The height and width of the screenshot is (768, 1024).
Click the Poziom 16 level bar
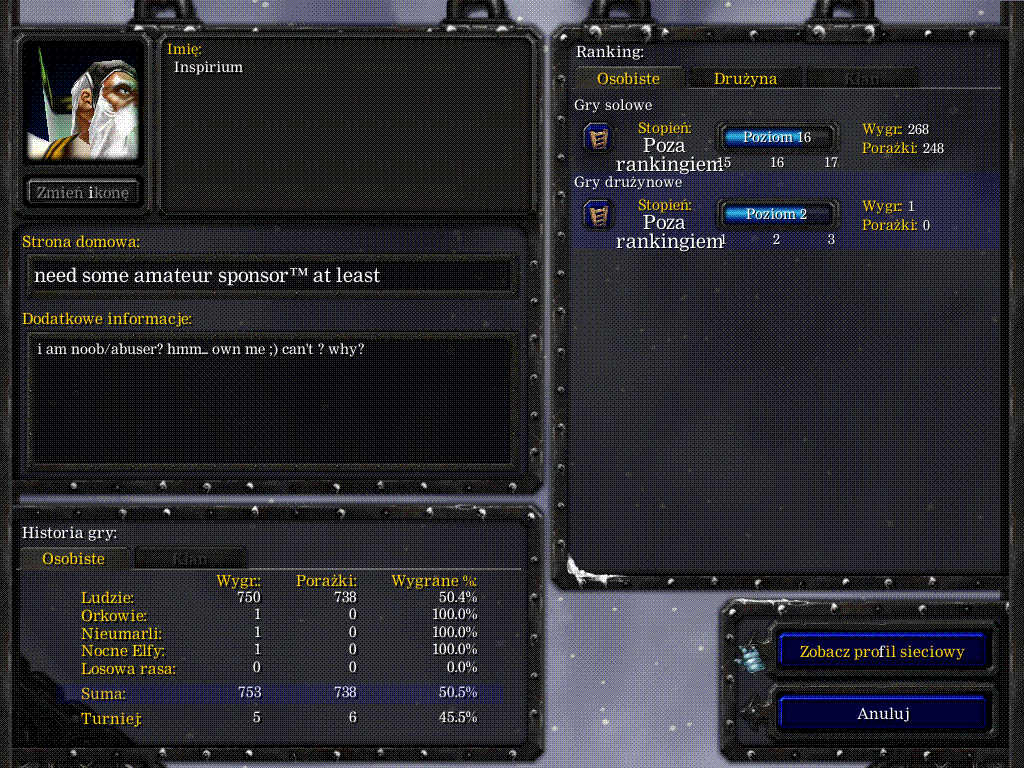tap(776, 137)
